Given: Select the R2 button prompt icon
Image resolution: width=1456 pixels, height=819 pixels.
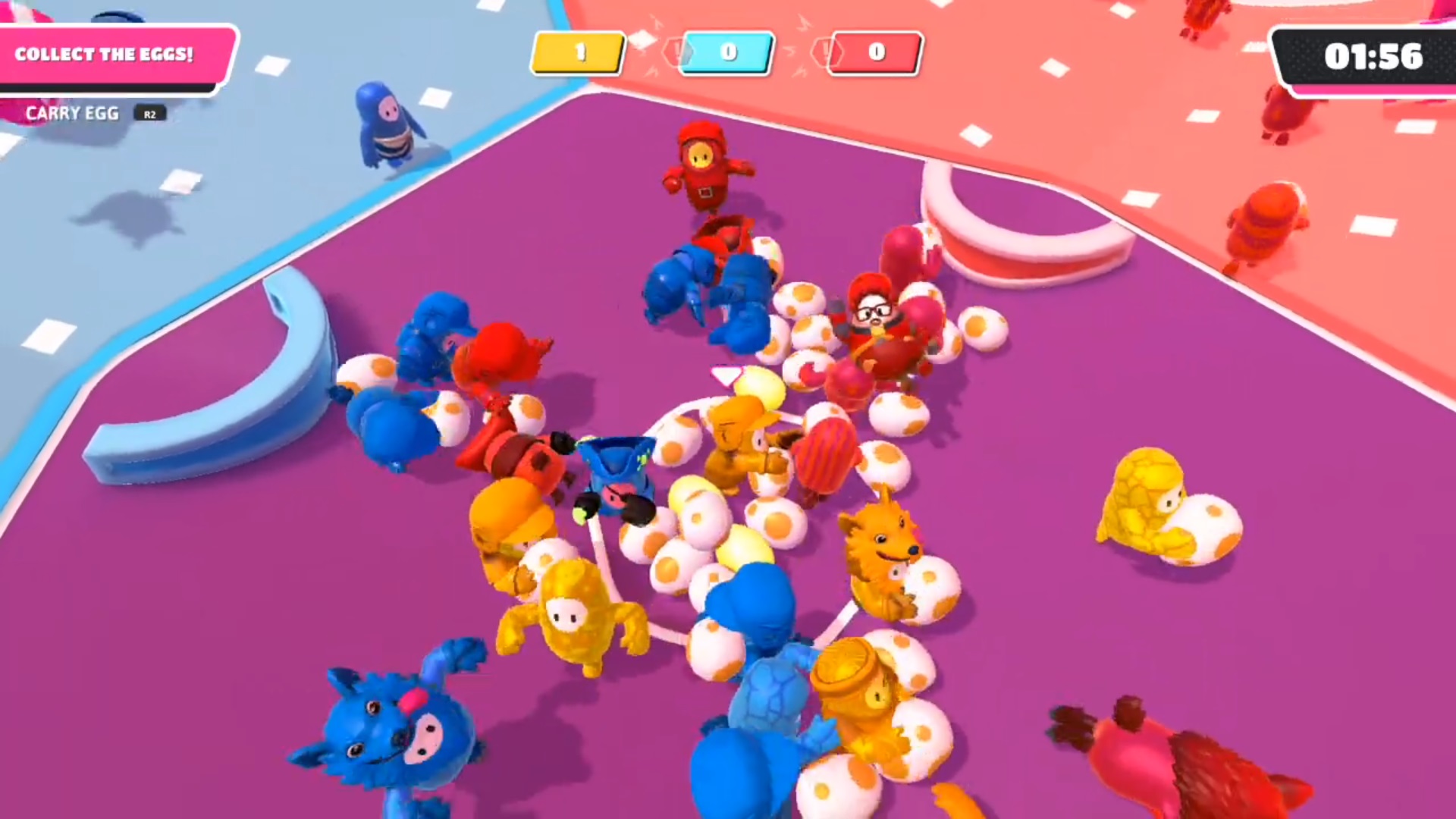Looking at the screenshot, I should 149,114.
